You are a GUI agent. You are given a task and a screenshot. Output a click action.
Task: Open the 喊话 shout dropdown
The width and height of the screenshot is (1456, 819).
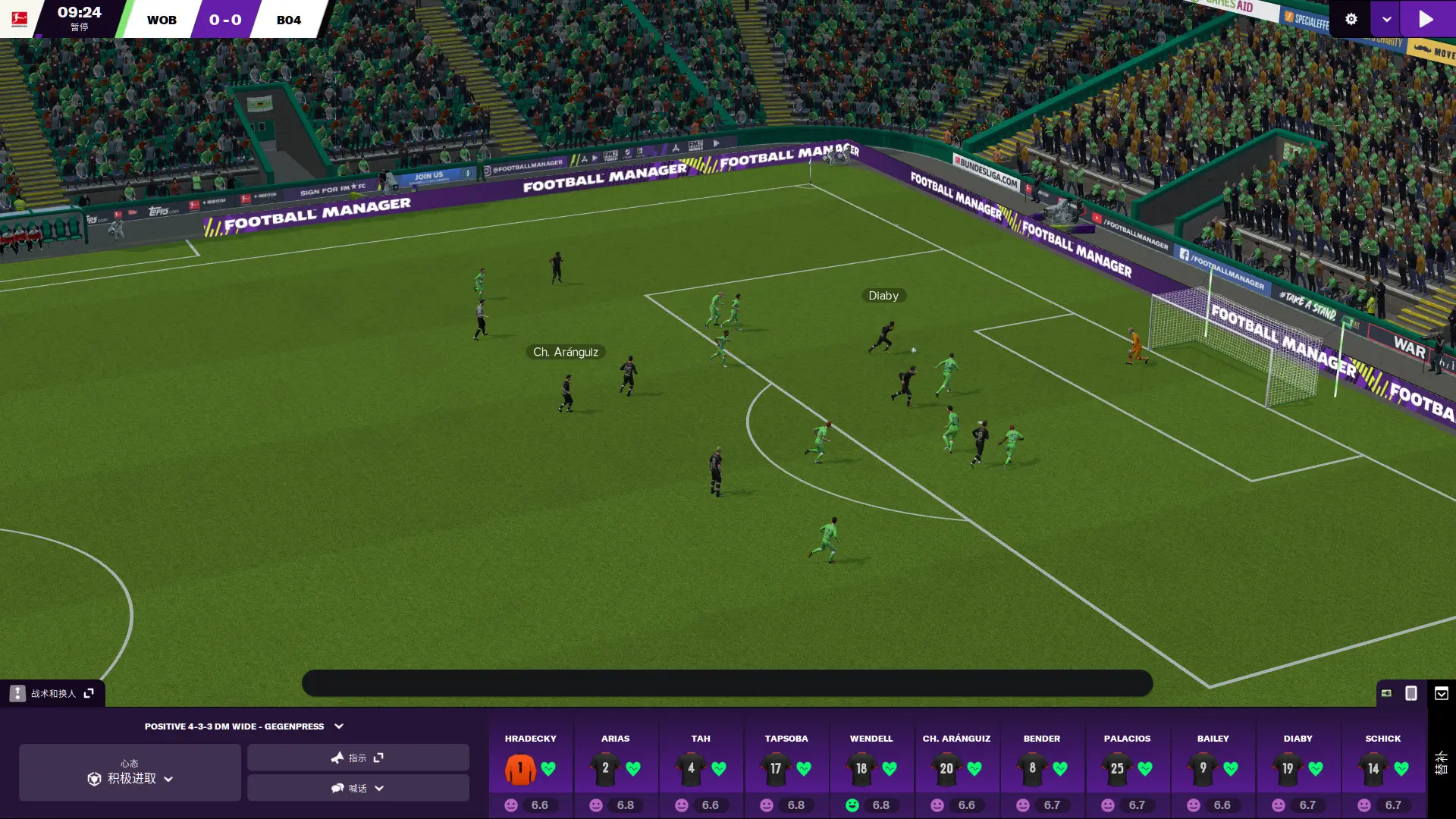pyautogui.click(x=357, y=788)
